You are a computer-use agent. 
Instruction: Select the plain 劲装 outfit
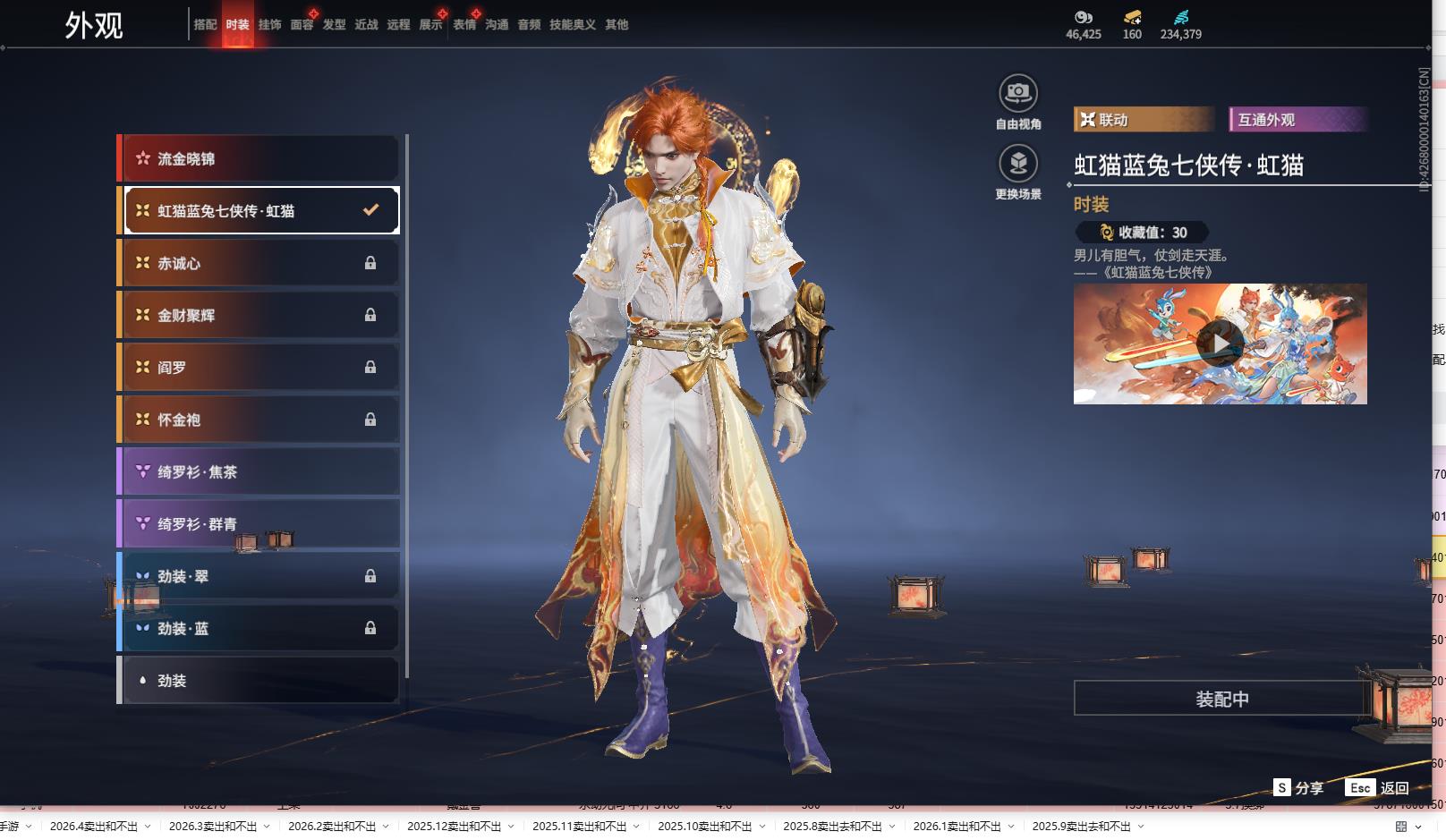pos(259,681)
